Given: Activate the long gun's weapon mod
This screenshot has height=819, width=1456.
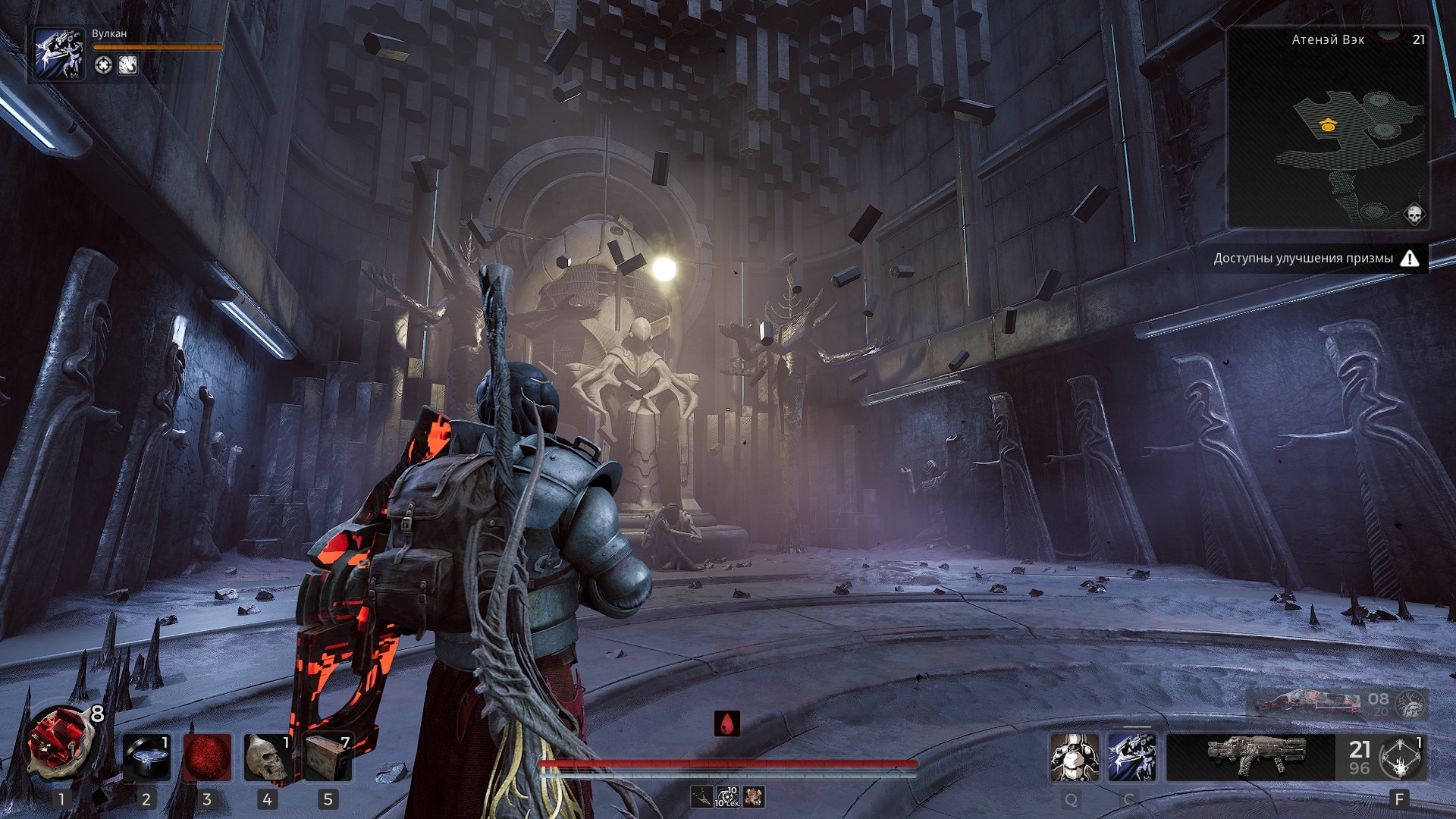Looking at the screenshot, I should click(1400, 758).
